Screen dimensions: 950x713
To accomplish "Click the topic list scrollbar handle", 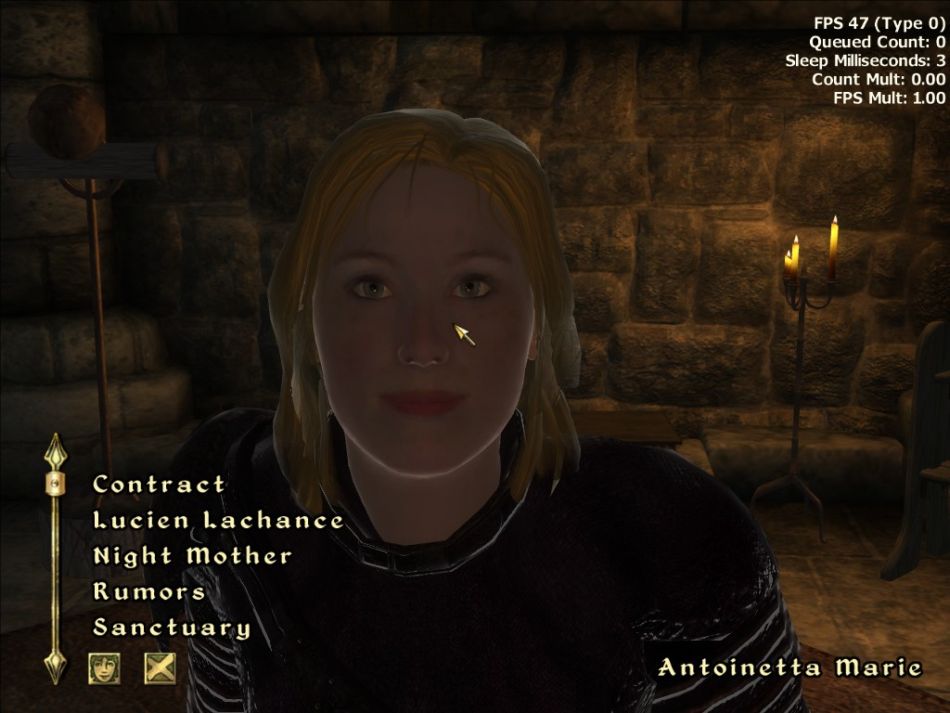I will click(x=54, y=484).
